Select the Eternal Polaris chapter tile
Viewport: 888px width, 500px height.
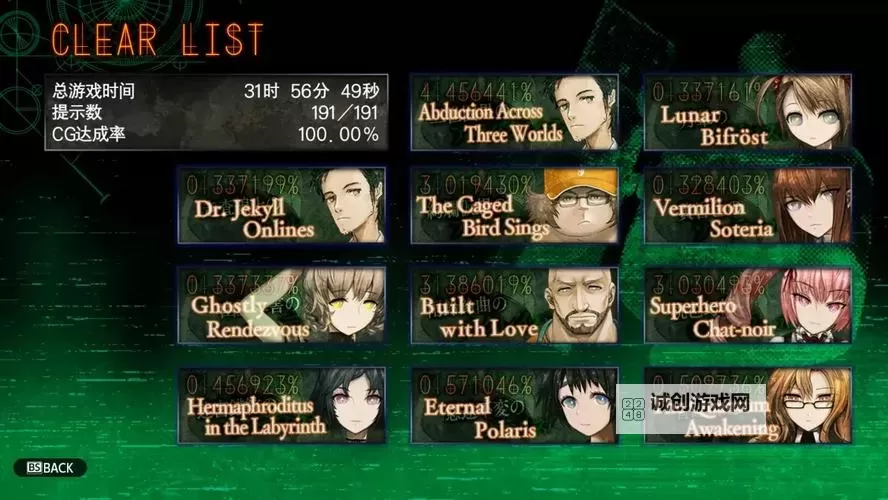514,405
